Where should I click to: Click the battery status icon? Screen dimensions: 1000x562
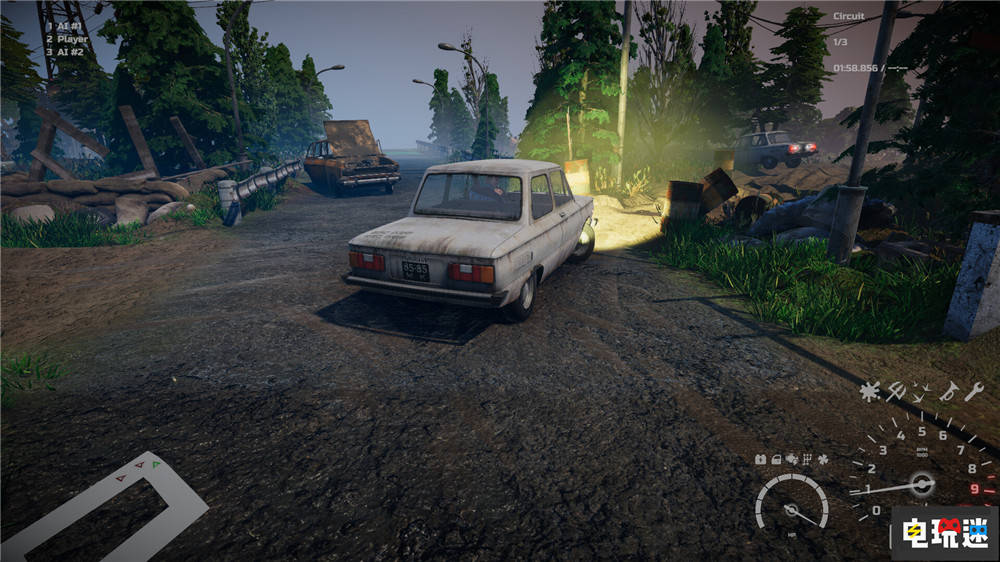[760, 459]
